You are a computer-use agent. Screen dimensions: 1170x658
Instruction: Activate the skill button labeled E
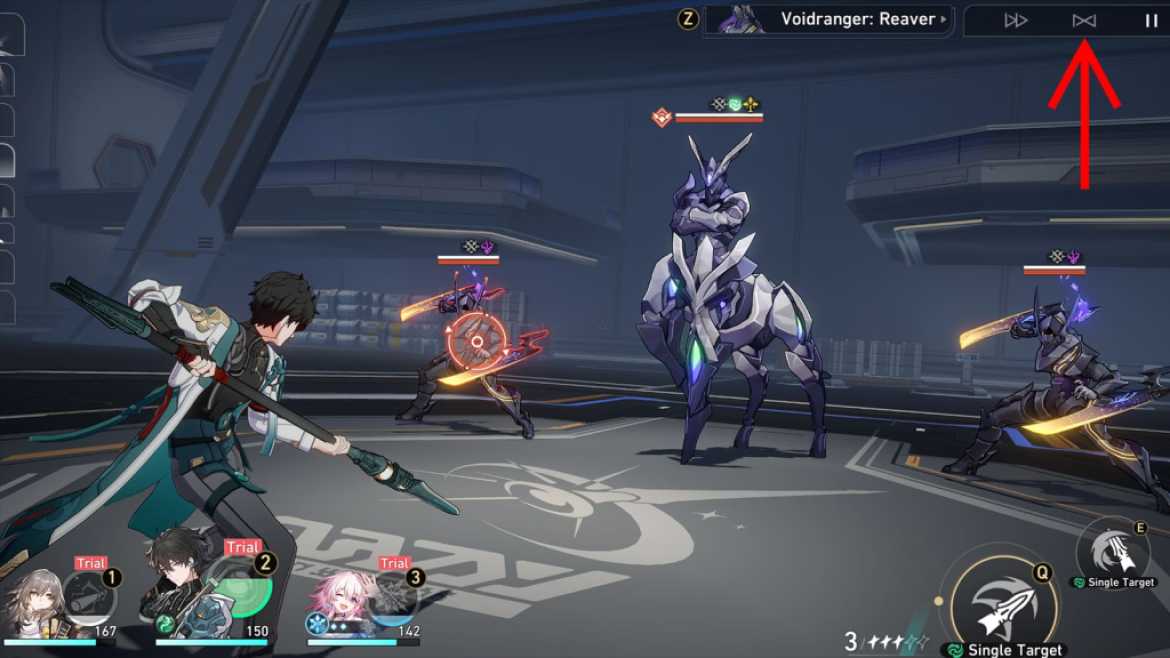pos(1113,548)
